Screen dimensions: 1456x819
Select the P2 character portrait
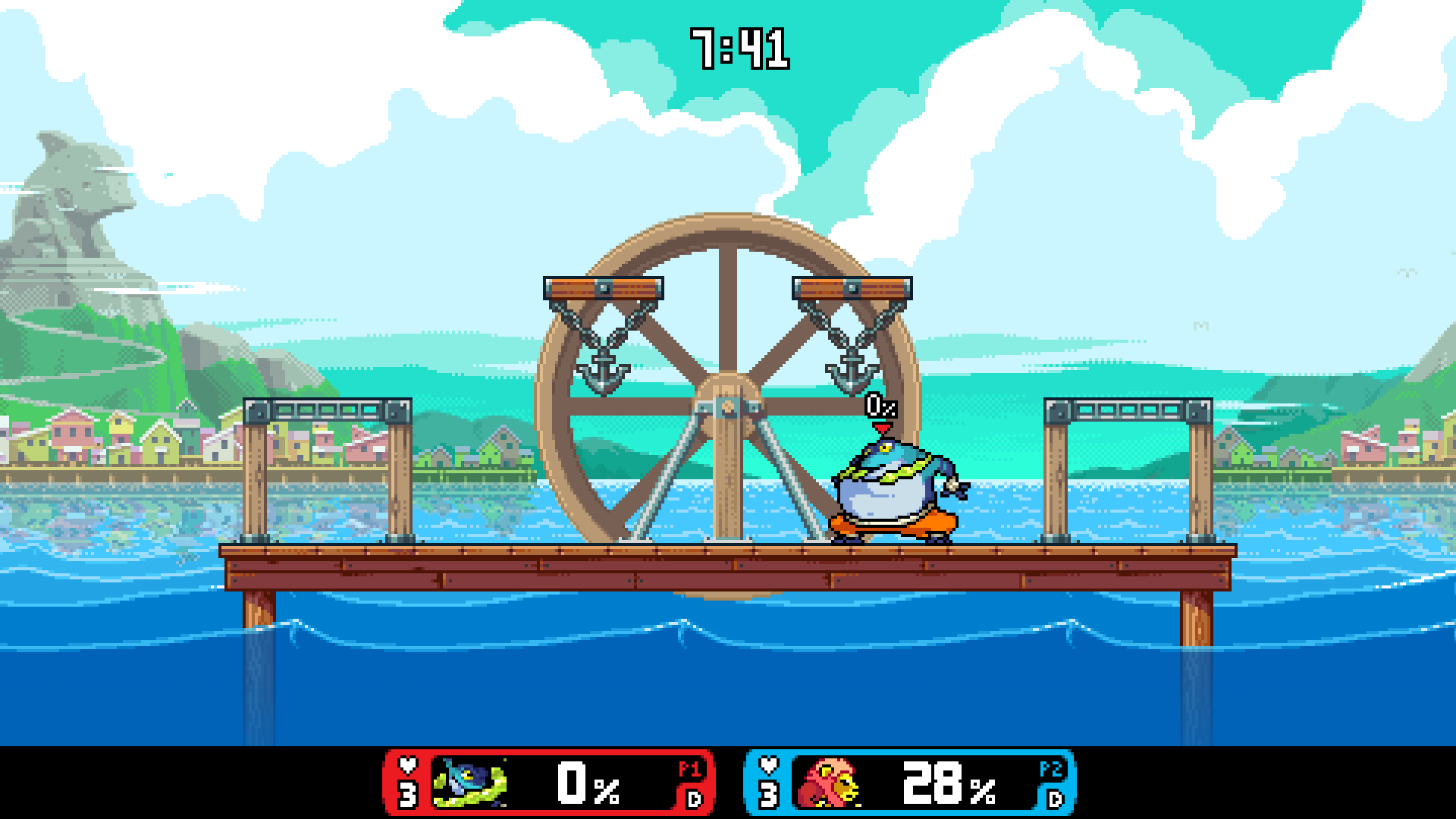pos(830,783)
